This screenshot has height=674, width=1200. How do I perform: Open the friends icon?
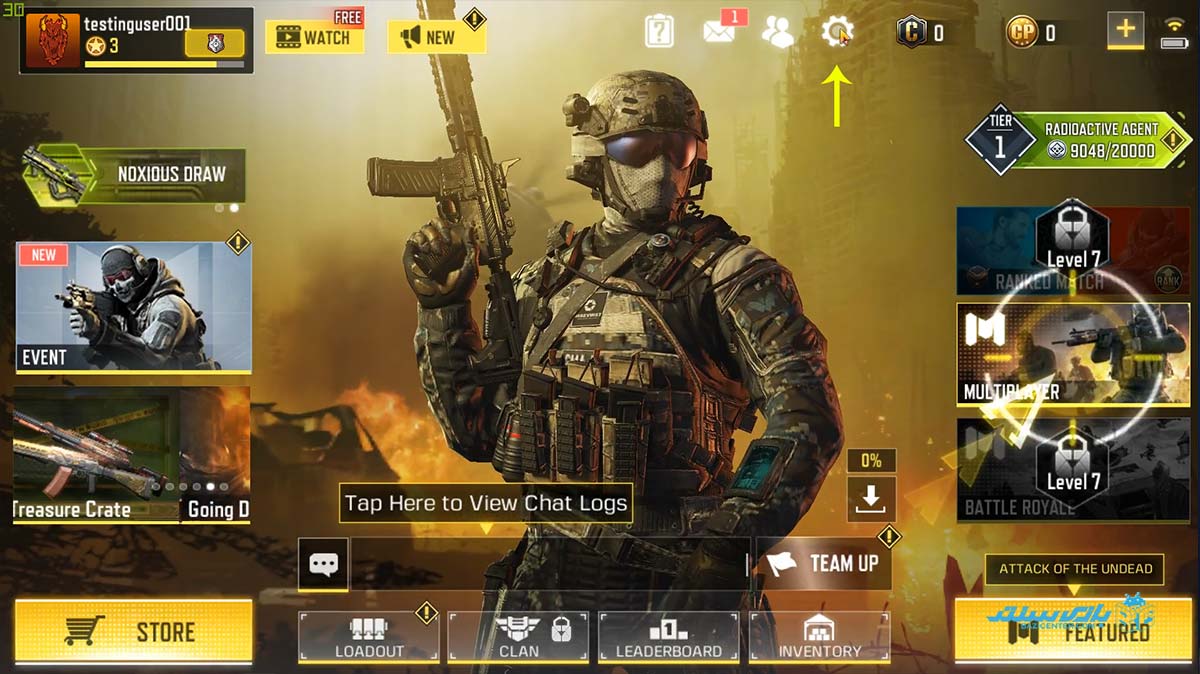point(777,32)
